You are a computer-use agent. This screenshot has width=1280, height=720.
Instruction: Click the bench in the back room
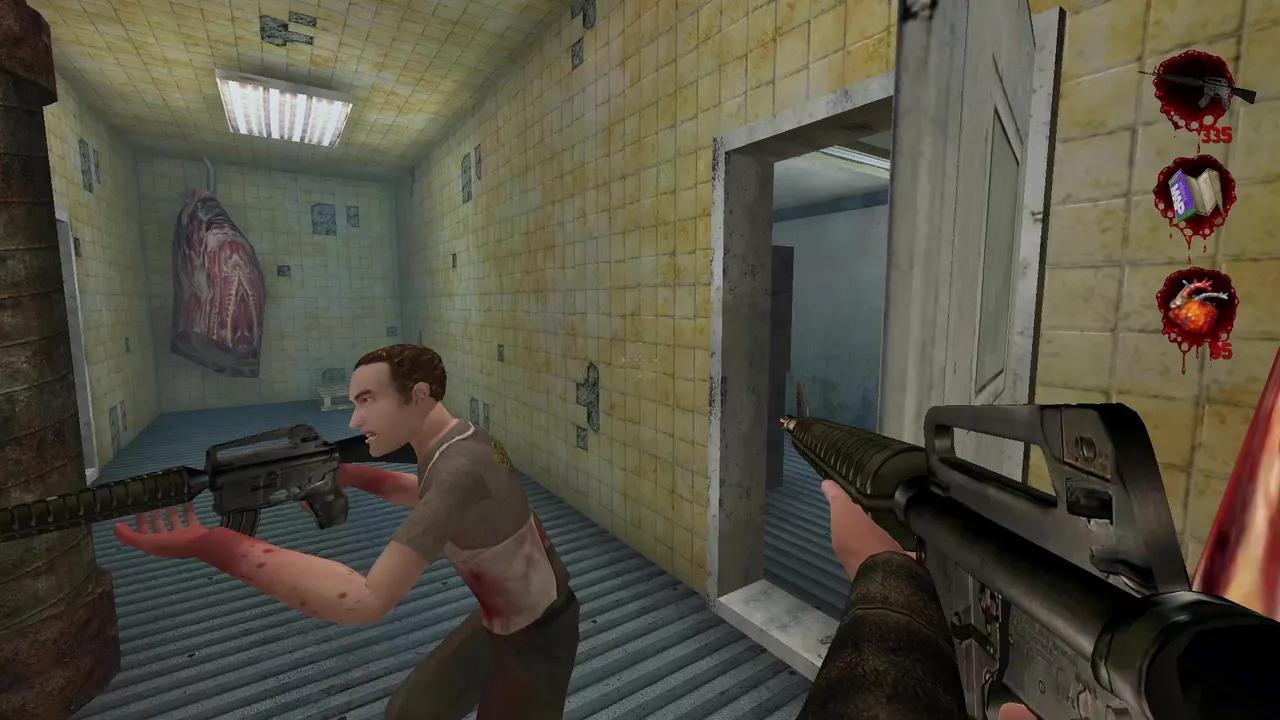click(x=328, y=390)
